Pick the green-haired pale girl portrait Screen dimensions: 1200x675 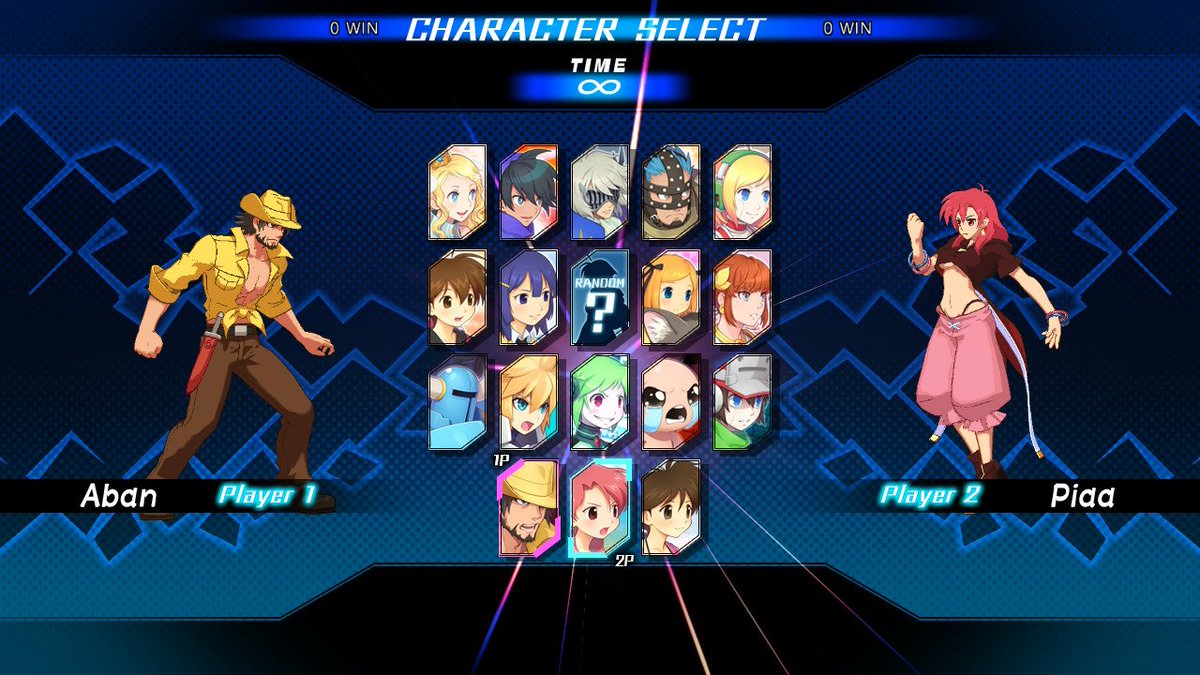coord(600,402)
